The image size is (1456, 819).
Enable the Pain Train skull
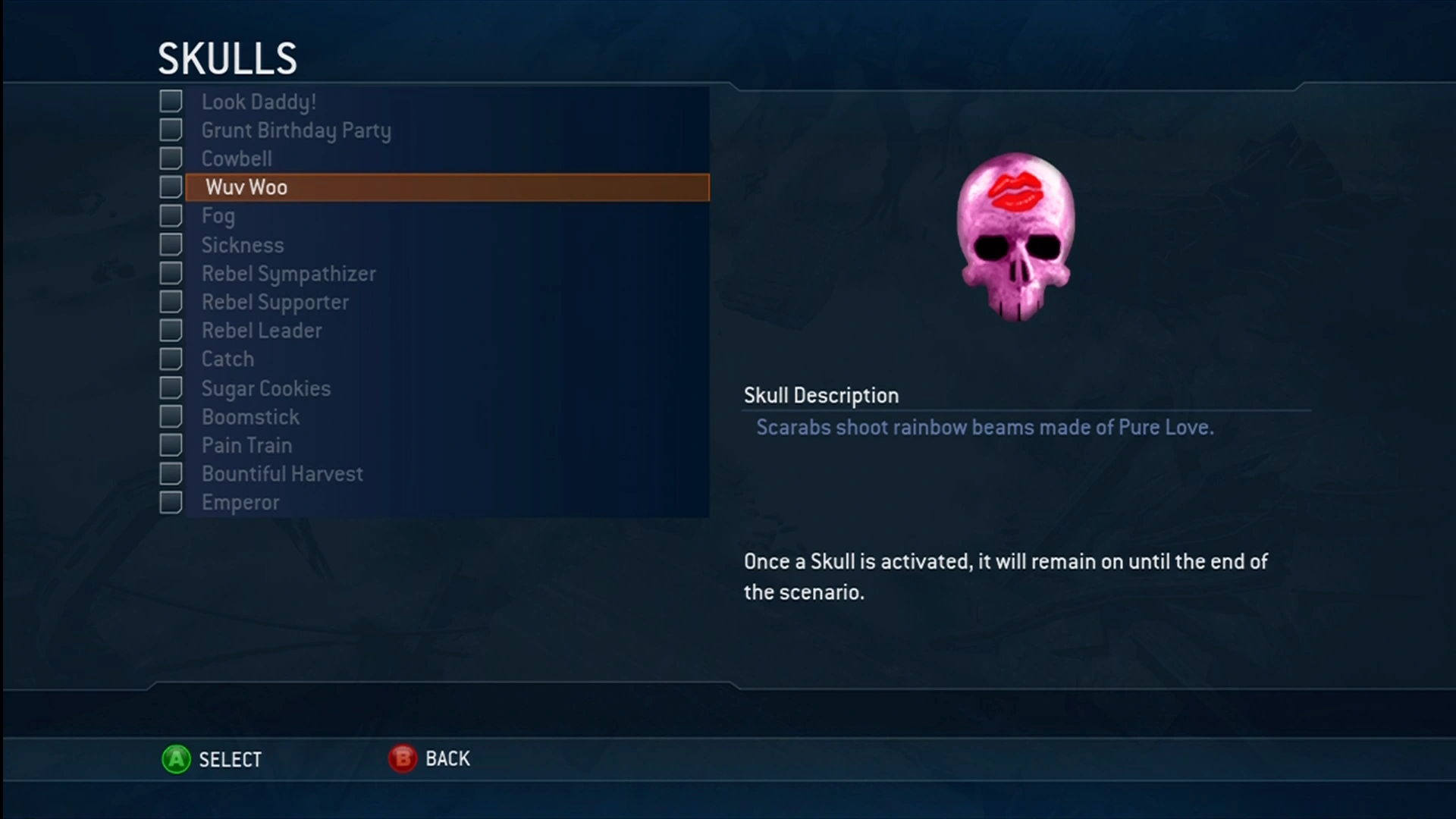pyautogui.click(x=170, y=445)
